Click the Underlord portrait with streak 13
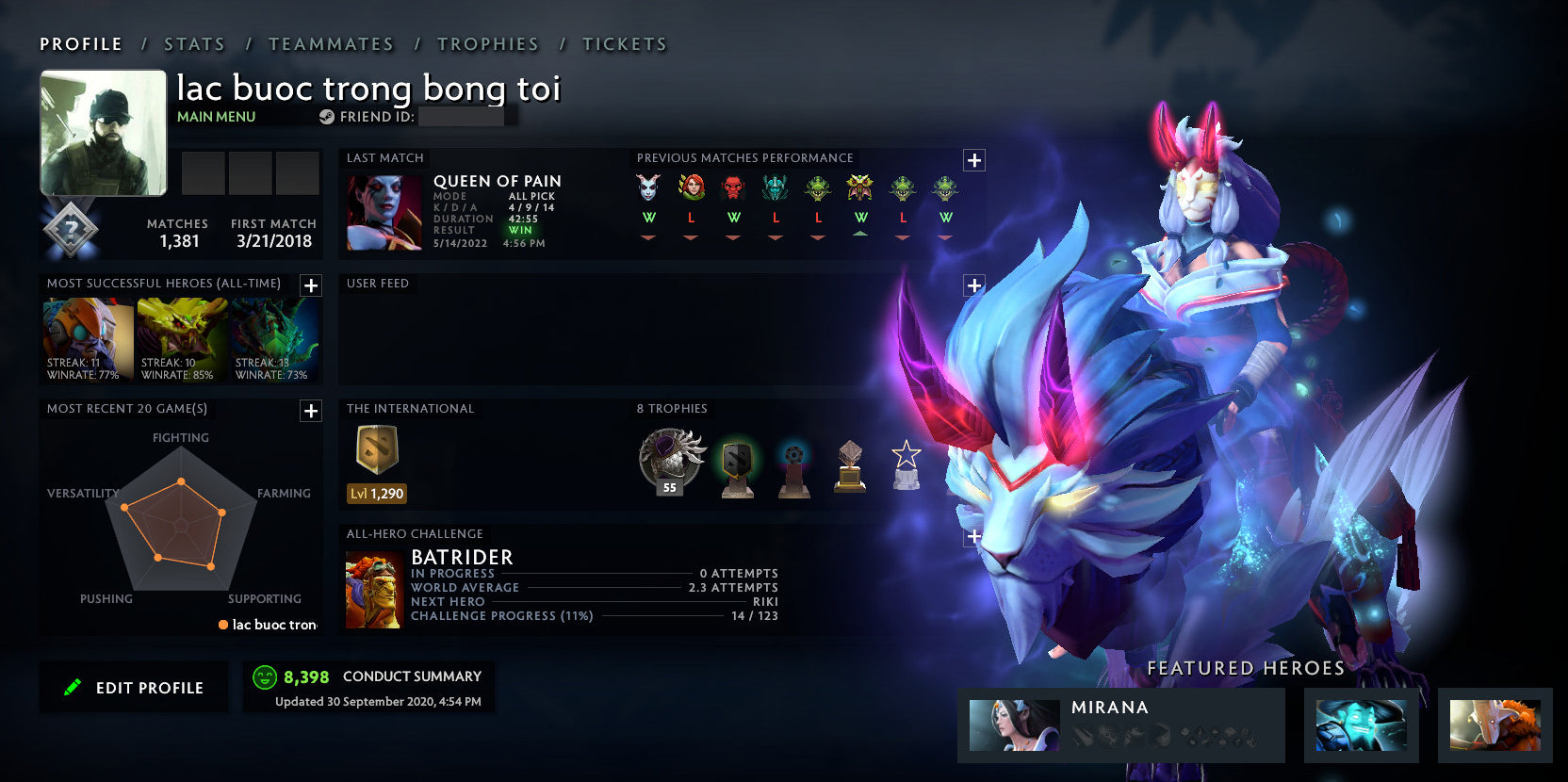Viewport: 1568px width, 782px height. tap(271, 337)
